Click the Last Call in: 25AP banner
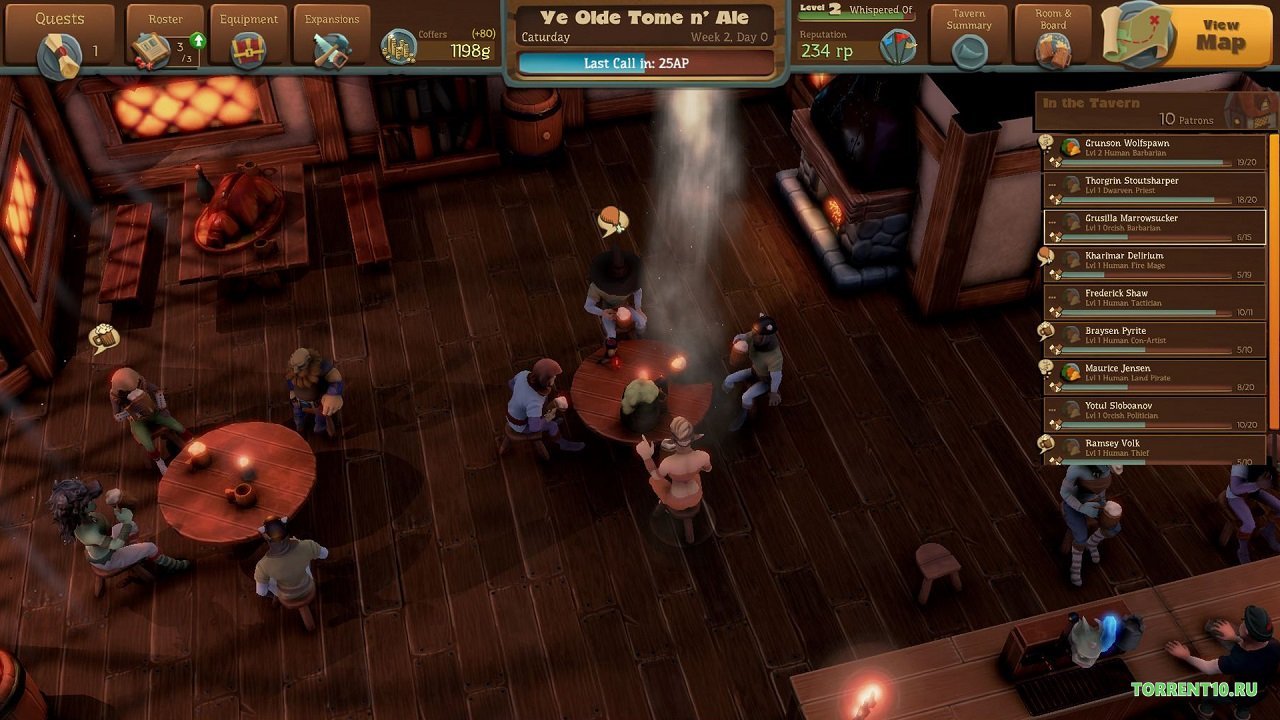 [643, 63]
